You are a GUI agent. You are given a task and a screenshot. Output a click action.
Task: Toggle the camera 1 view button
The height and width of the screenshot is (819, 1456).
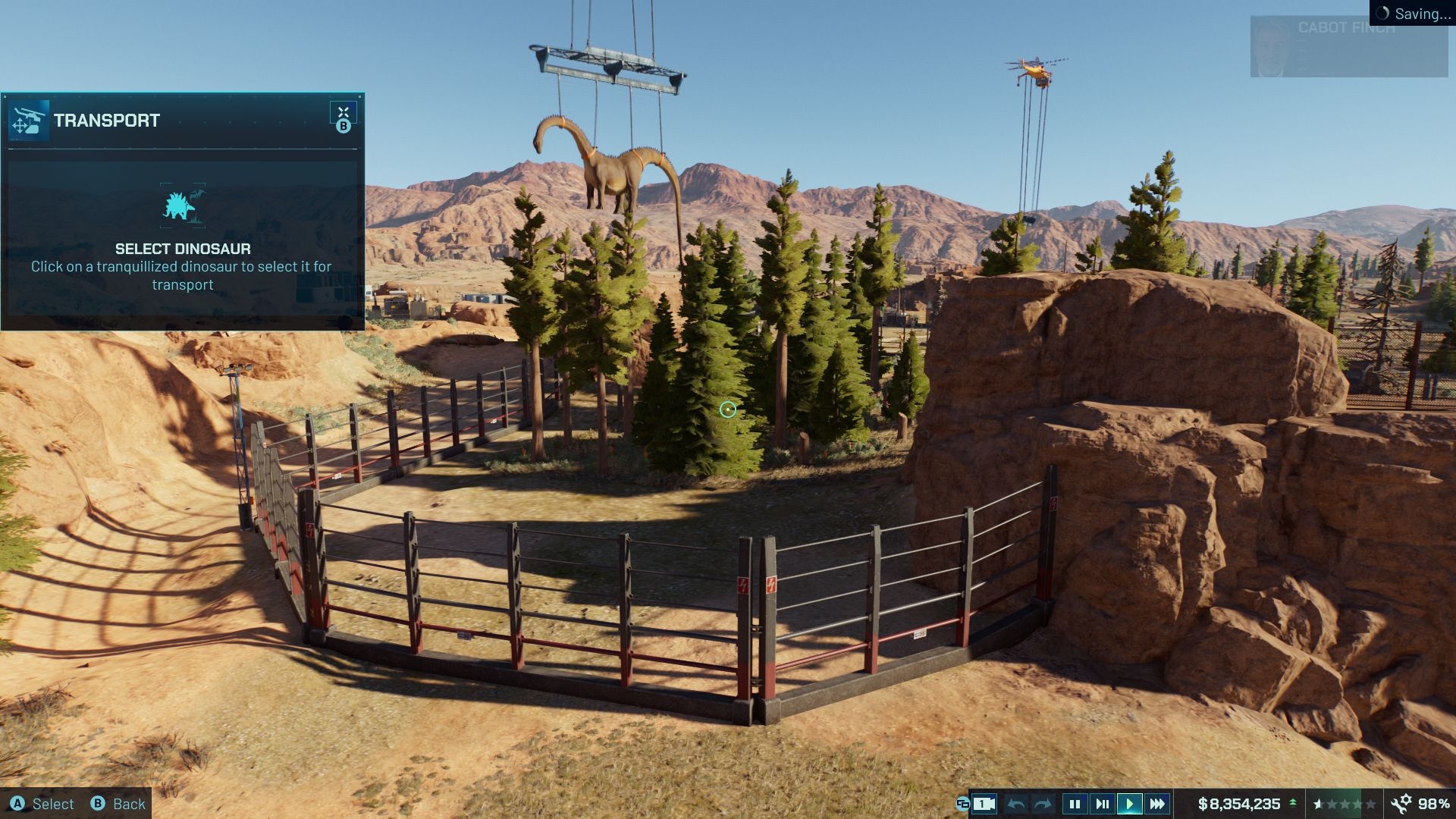(x=984, y=804)
